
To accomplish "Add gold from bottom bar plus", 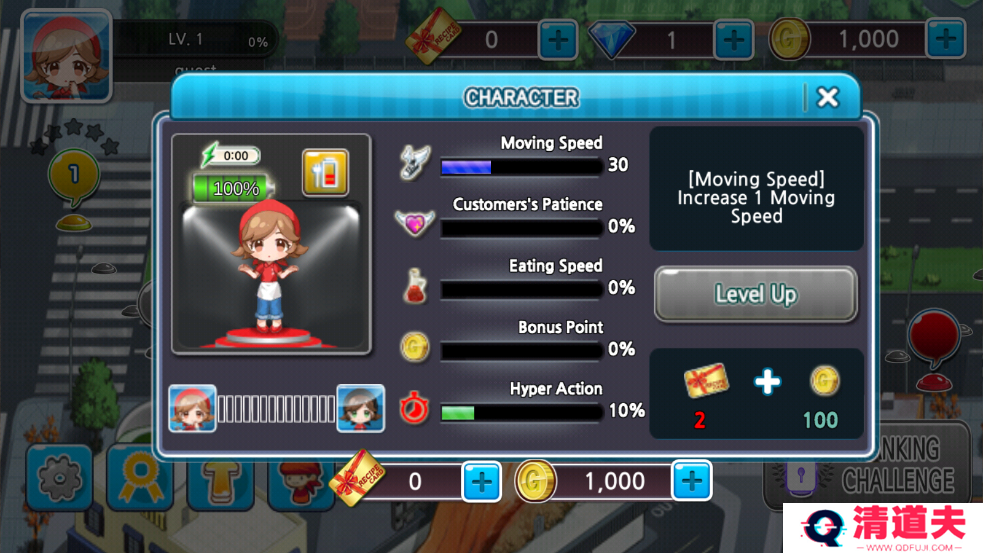I will 691,482.
